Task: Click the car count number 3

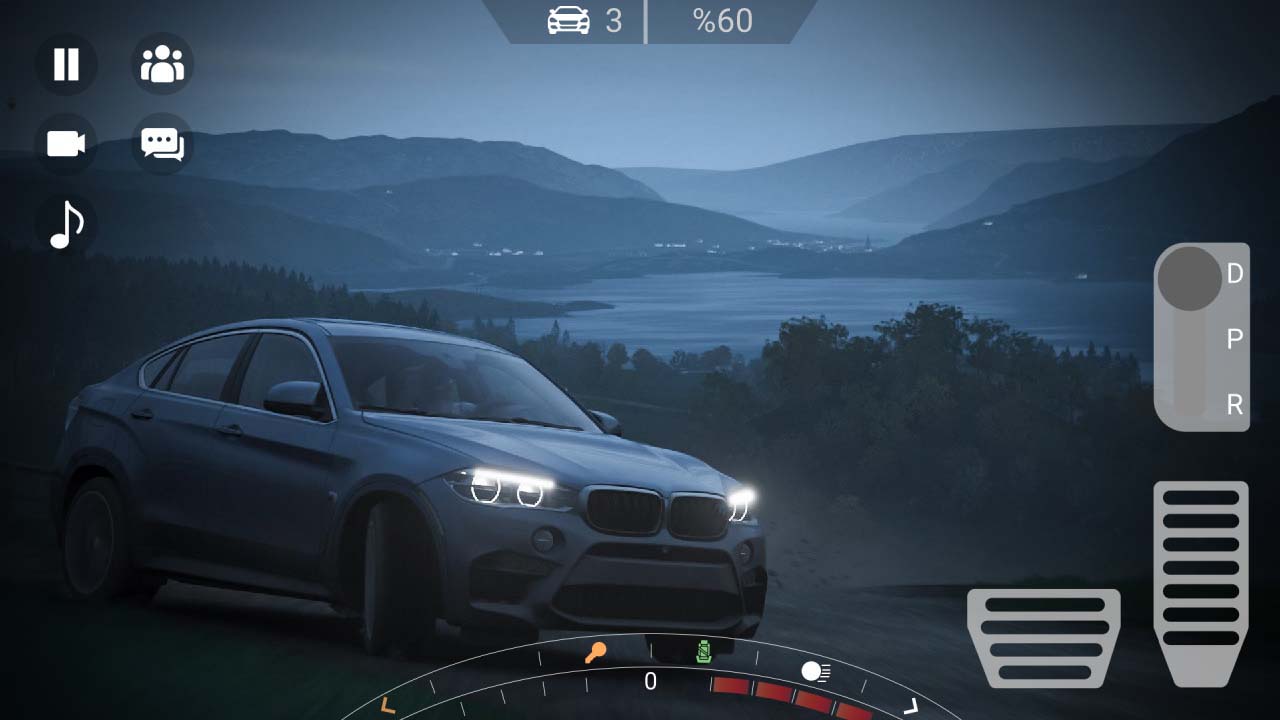Action: pyautogui.click(x=611, y=20)
